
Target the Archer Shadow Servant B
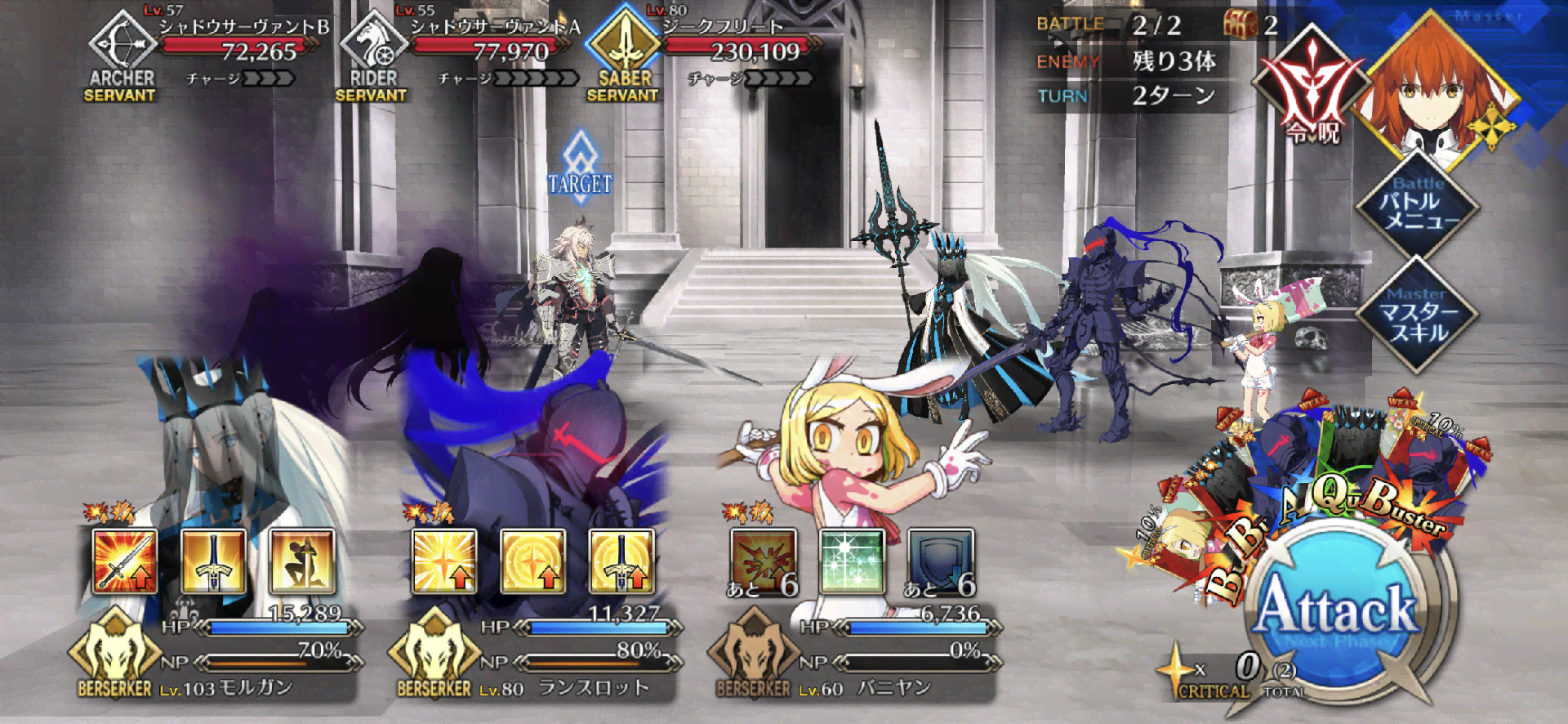(204, 54)
